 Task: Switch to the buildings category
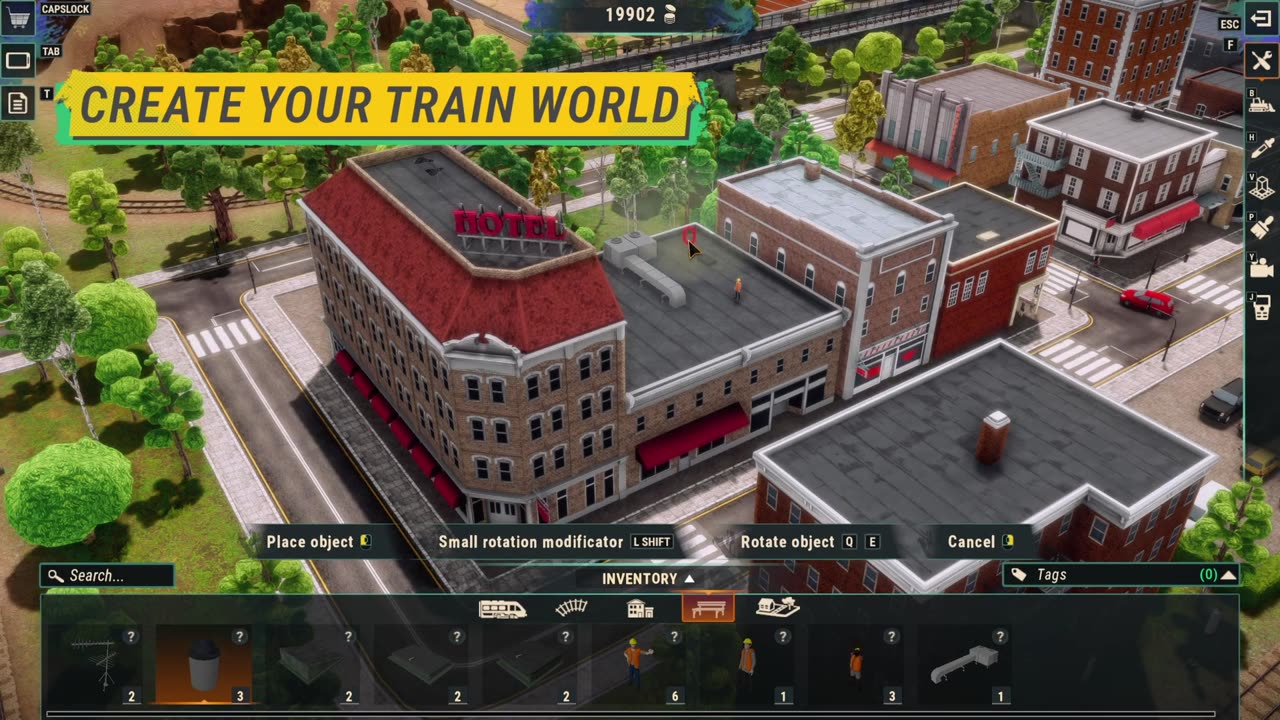pos(640,608)
